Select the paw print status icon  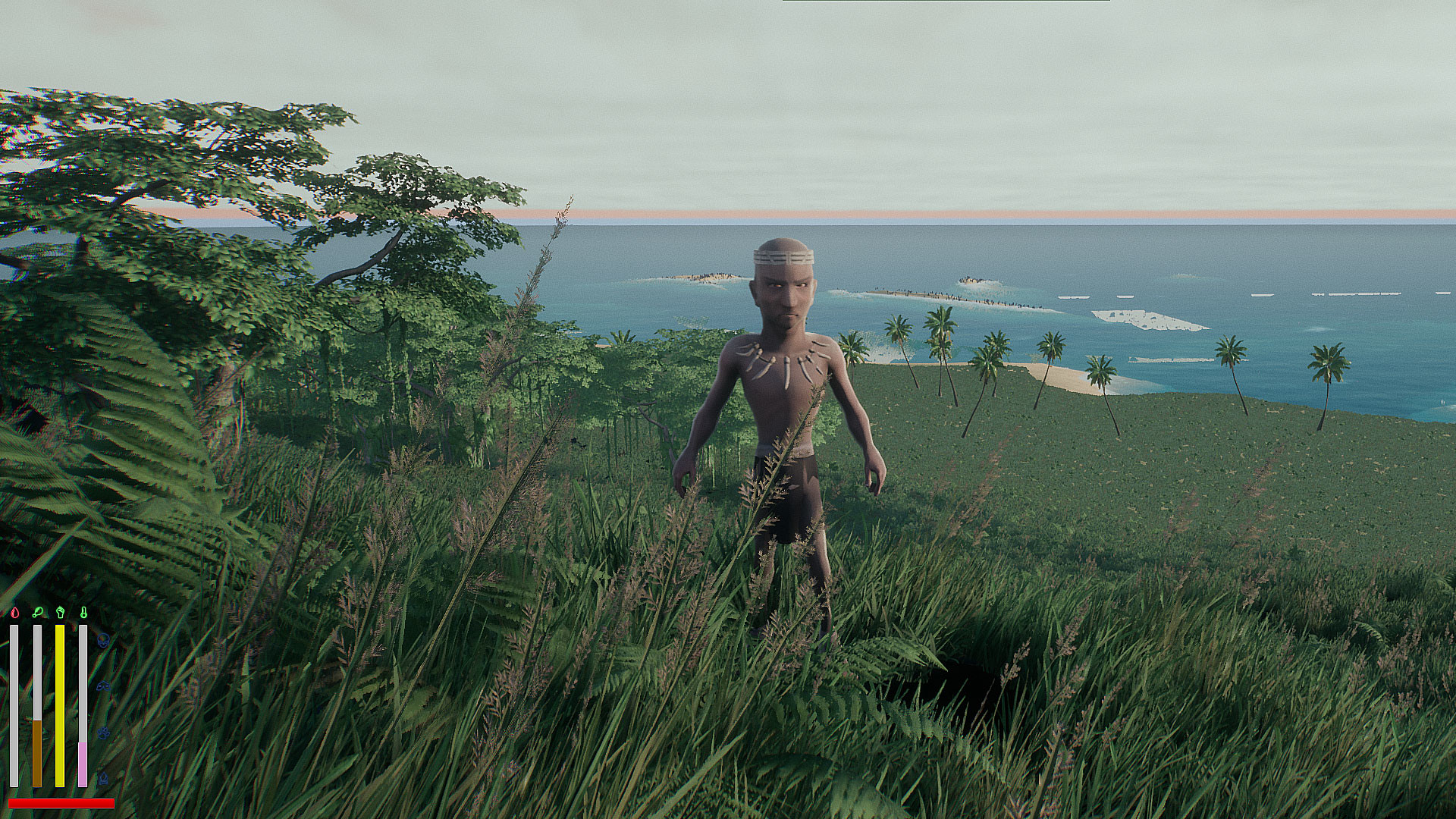click(104, 733)
